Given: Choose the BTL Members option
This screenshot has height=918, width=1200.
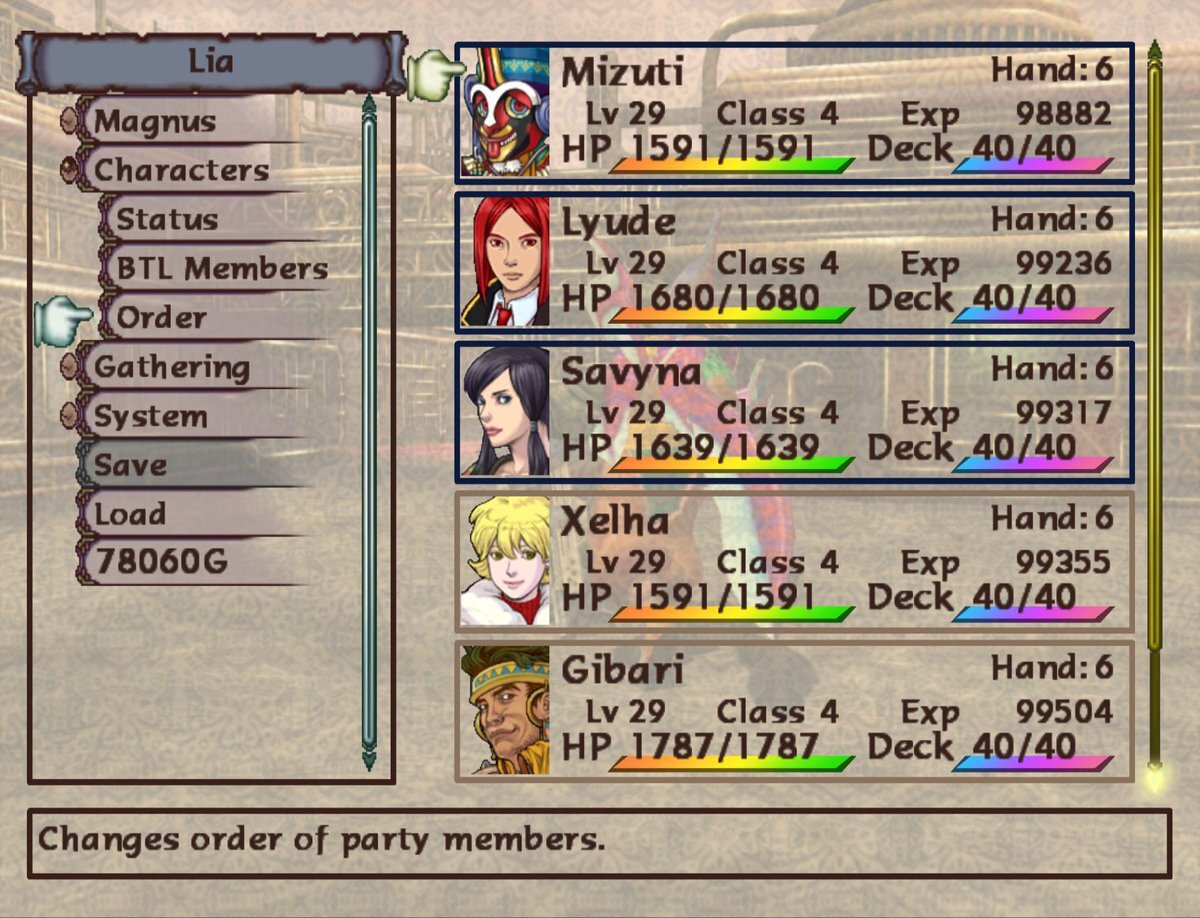Looking at the screenshot, I should (222, 269).
